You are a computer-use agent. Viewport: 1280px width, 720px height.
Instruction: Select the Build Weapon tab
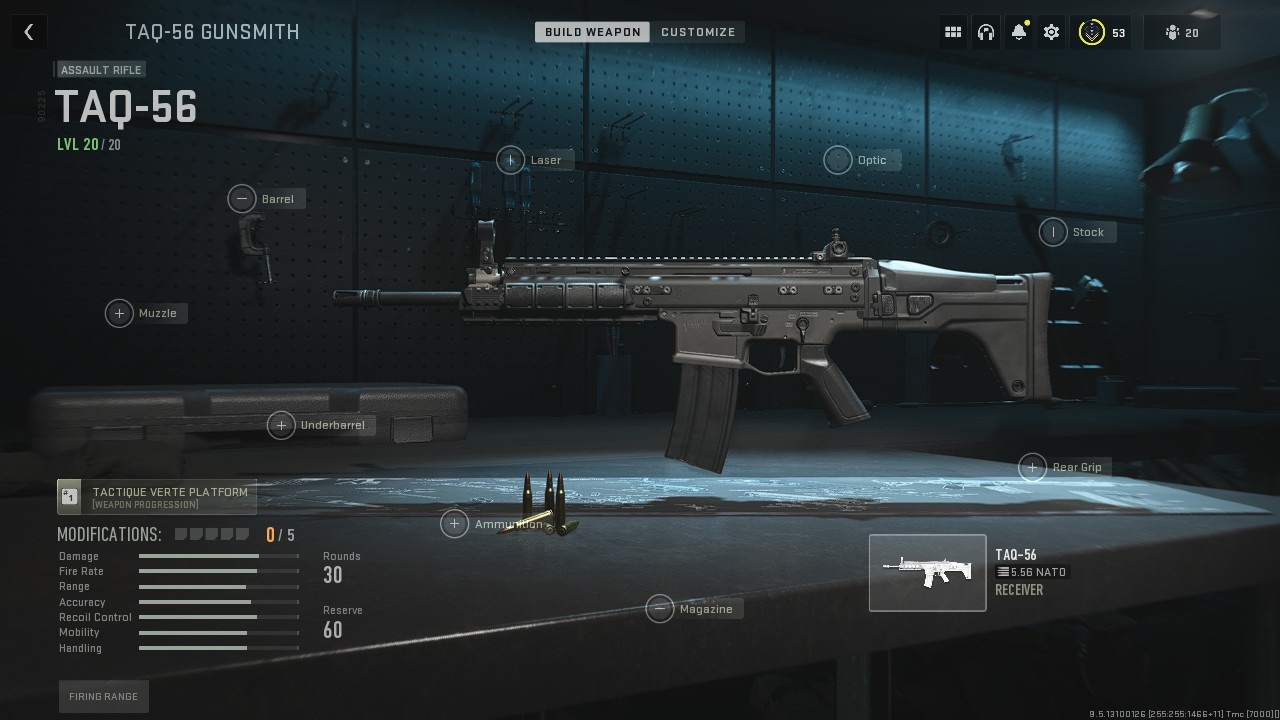[591, 31]
